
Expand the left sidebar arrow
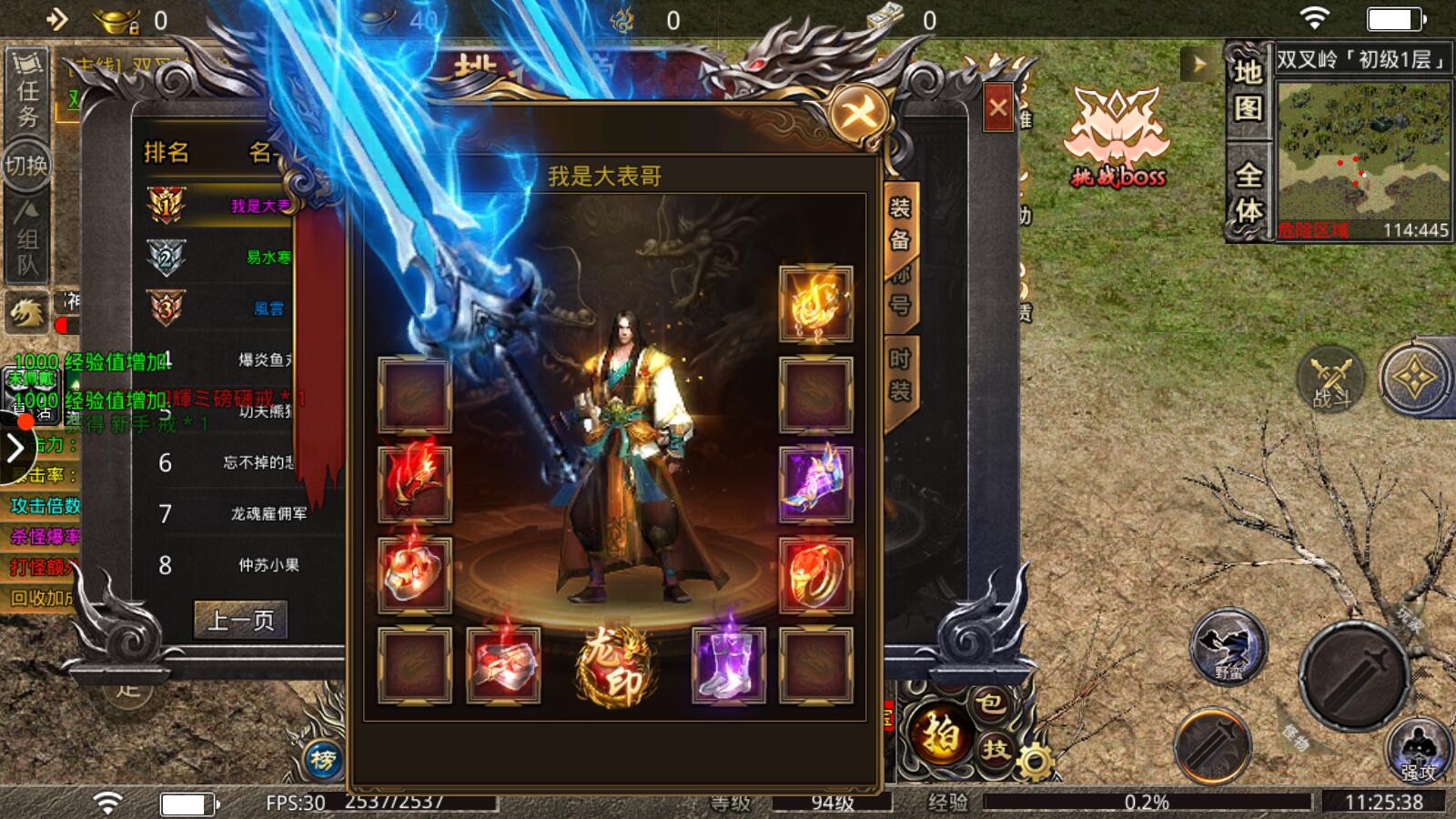click(x=15, y=448)
